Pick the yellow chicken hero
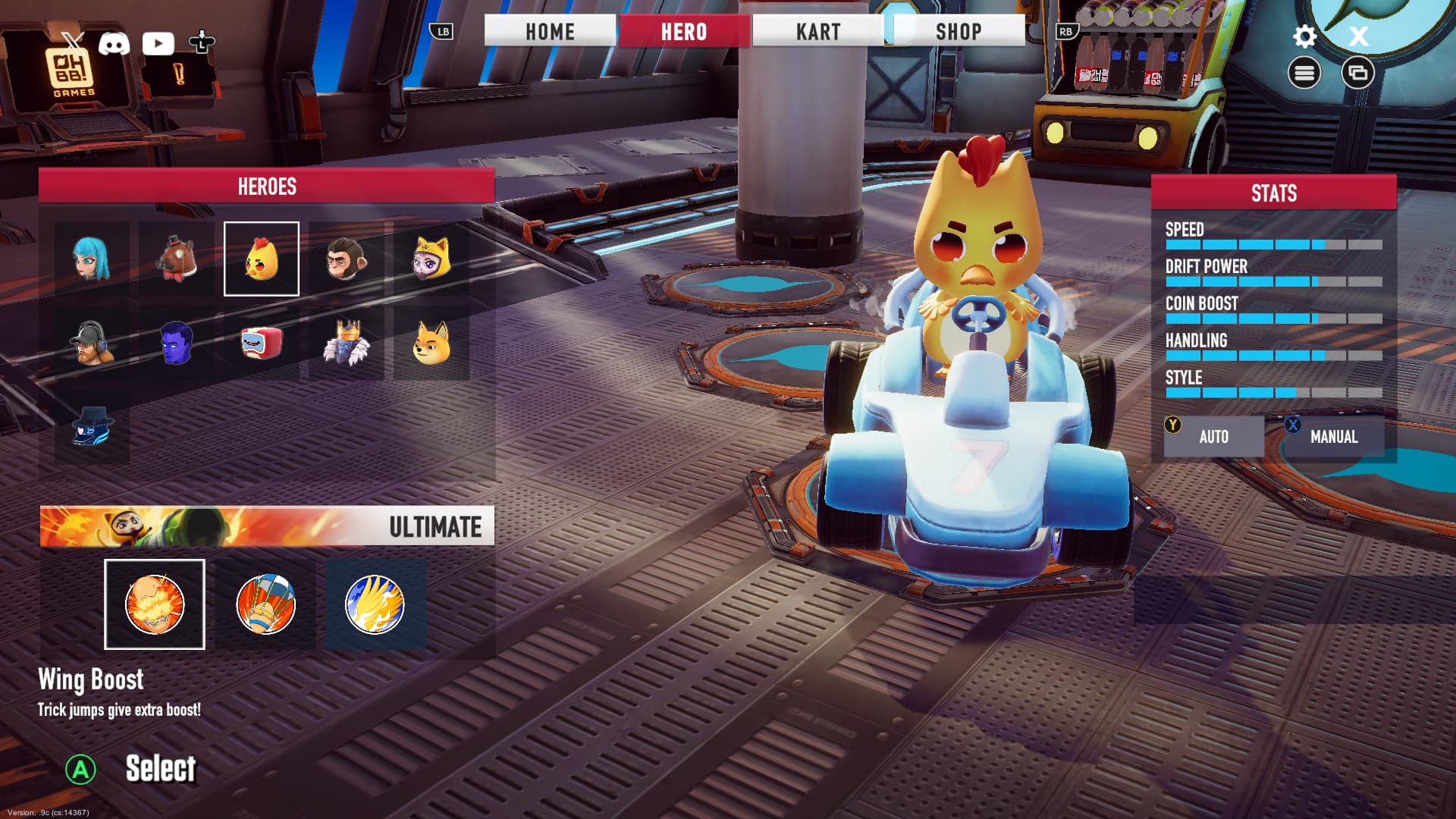This screenshot has width=1456, height=819. point(262,259)
